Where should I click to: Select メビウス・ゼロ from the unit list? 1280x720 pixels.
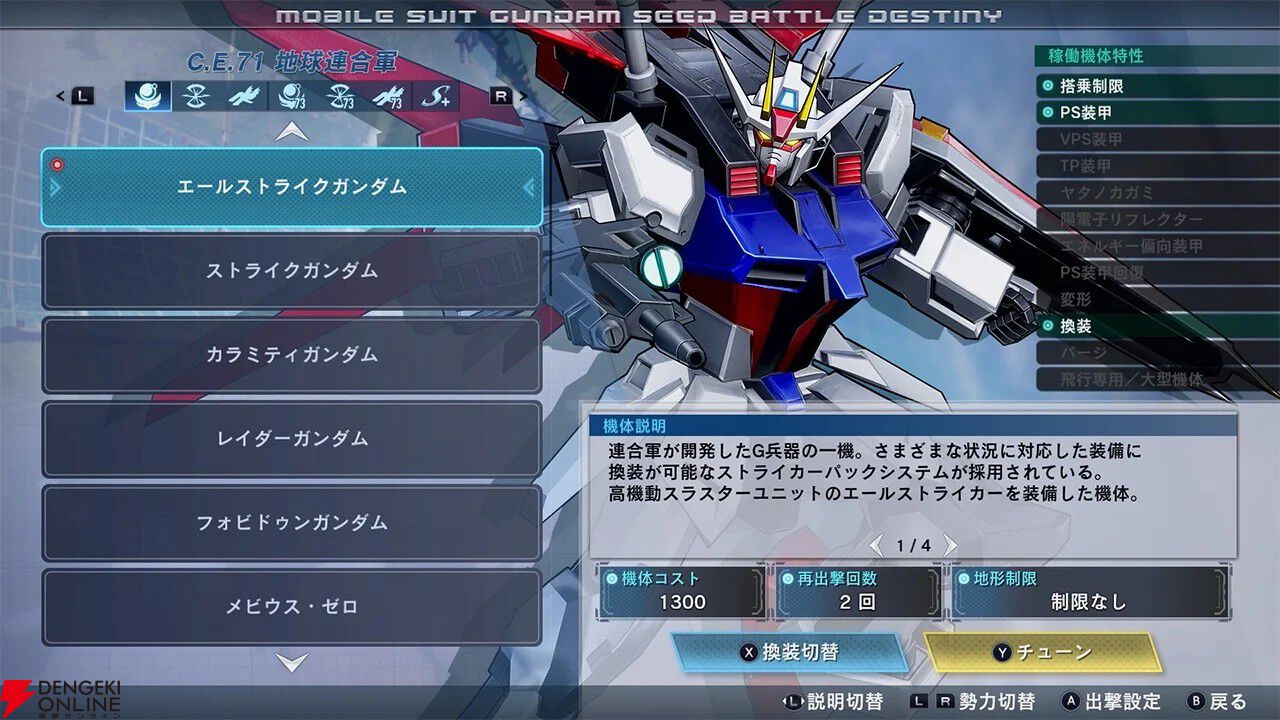pyautogui.click(x=290, y=607)
